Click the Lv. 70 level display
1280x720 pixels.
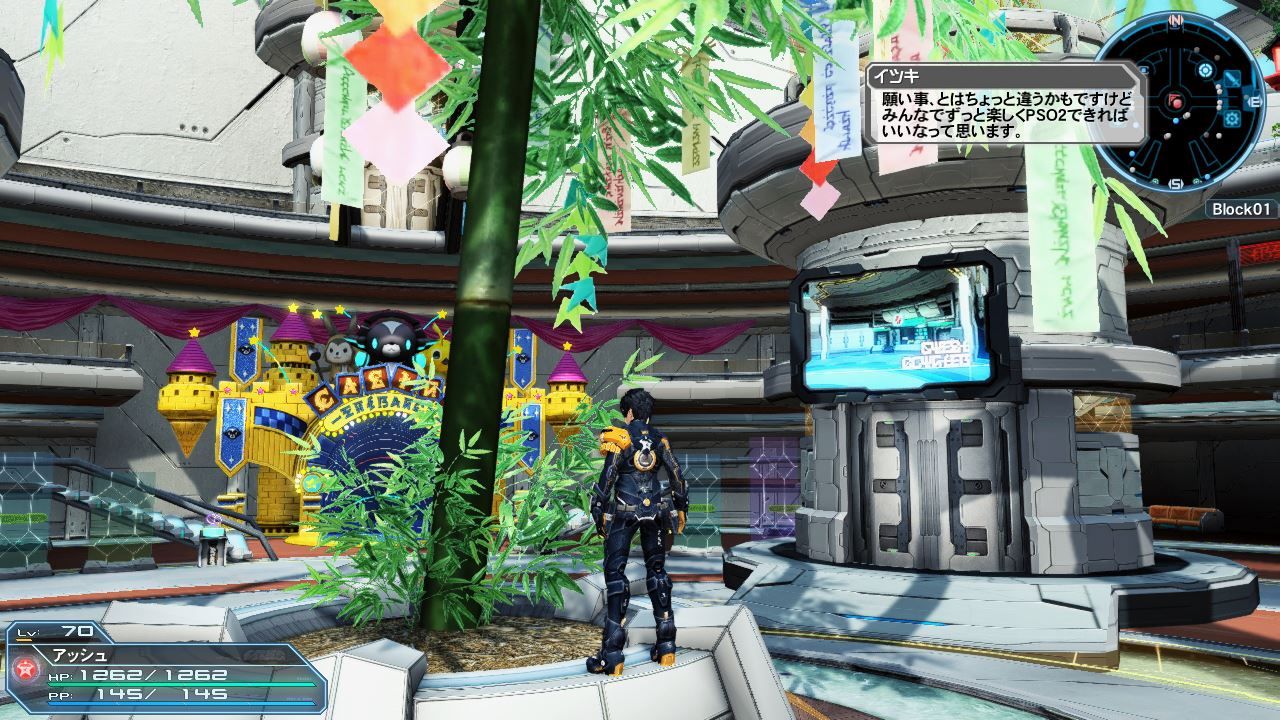coord(55,630)
